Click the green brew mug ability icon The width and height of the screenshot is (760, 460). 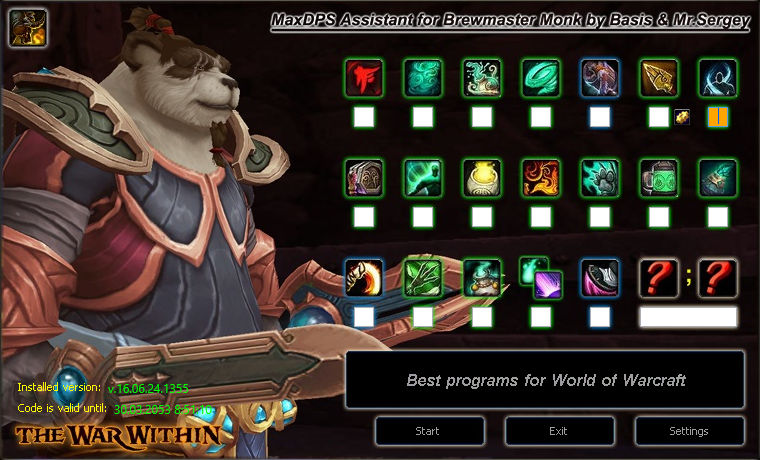pos(658,177)
